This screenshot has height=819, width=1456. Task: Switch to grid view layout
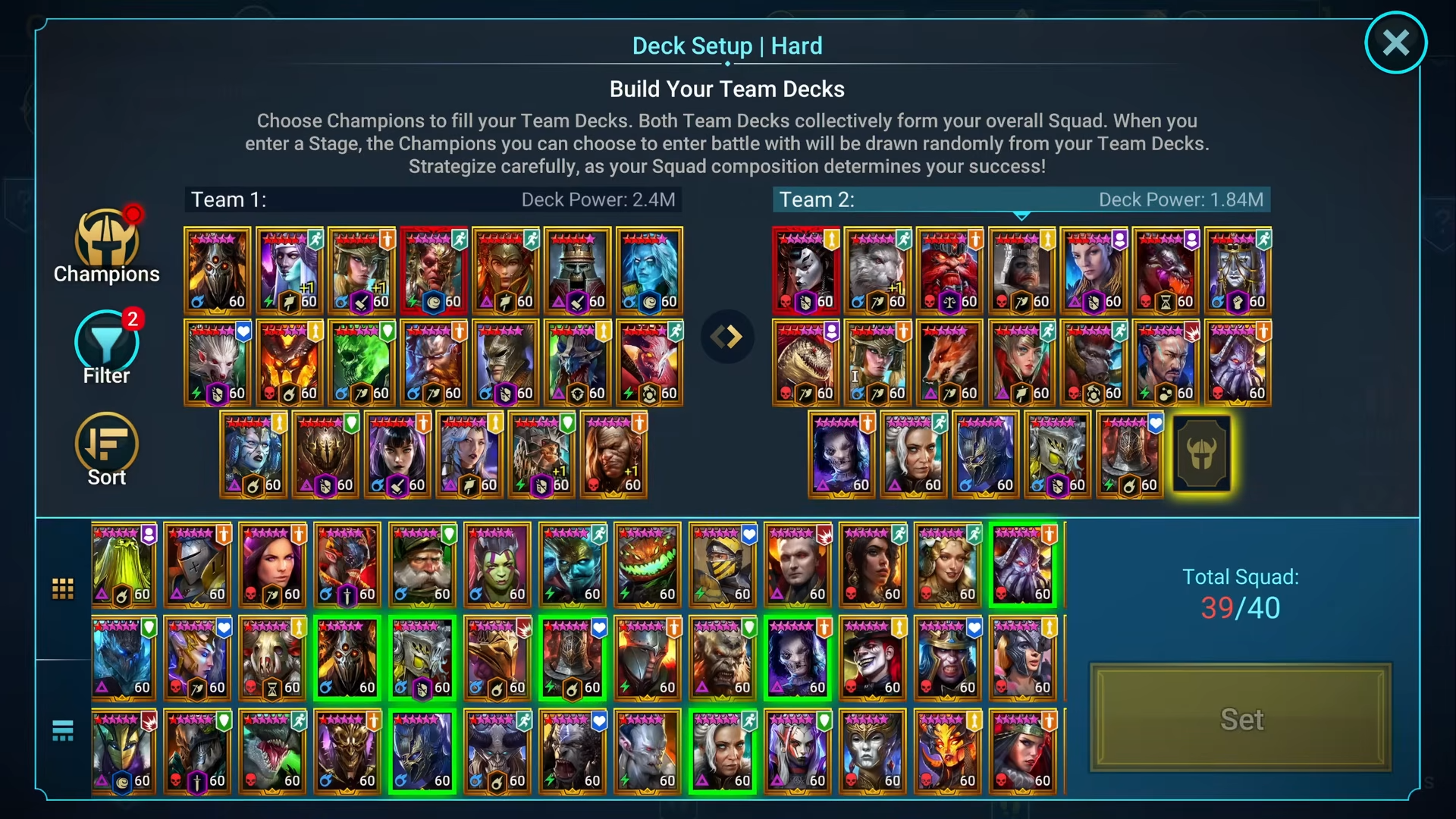63,588
